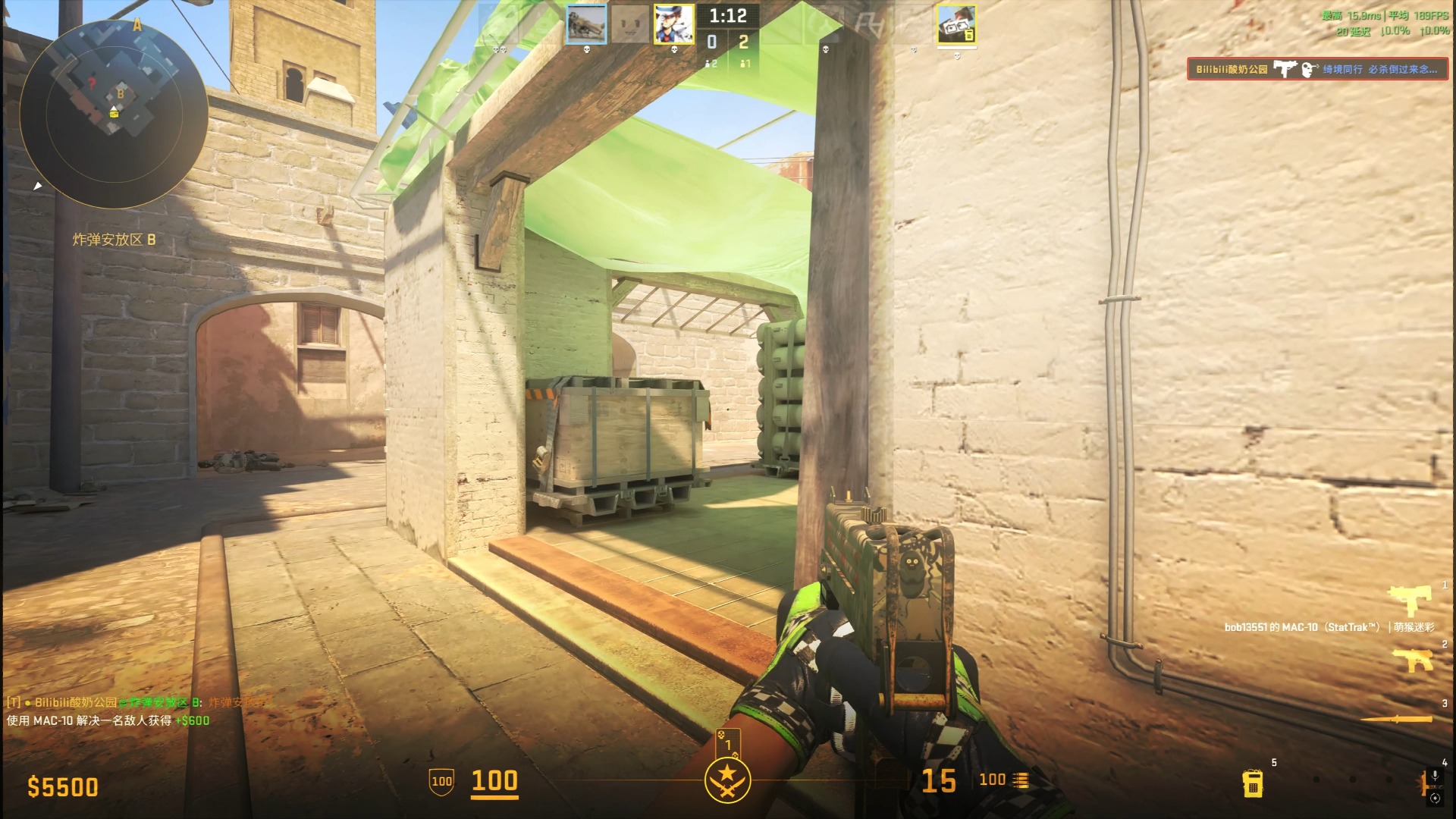
Task: Open the red-bordered kill feed entry
Action: tap(1317, 70)
